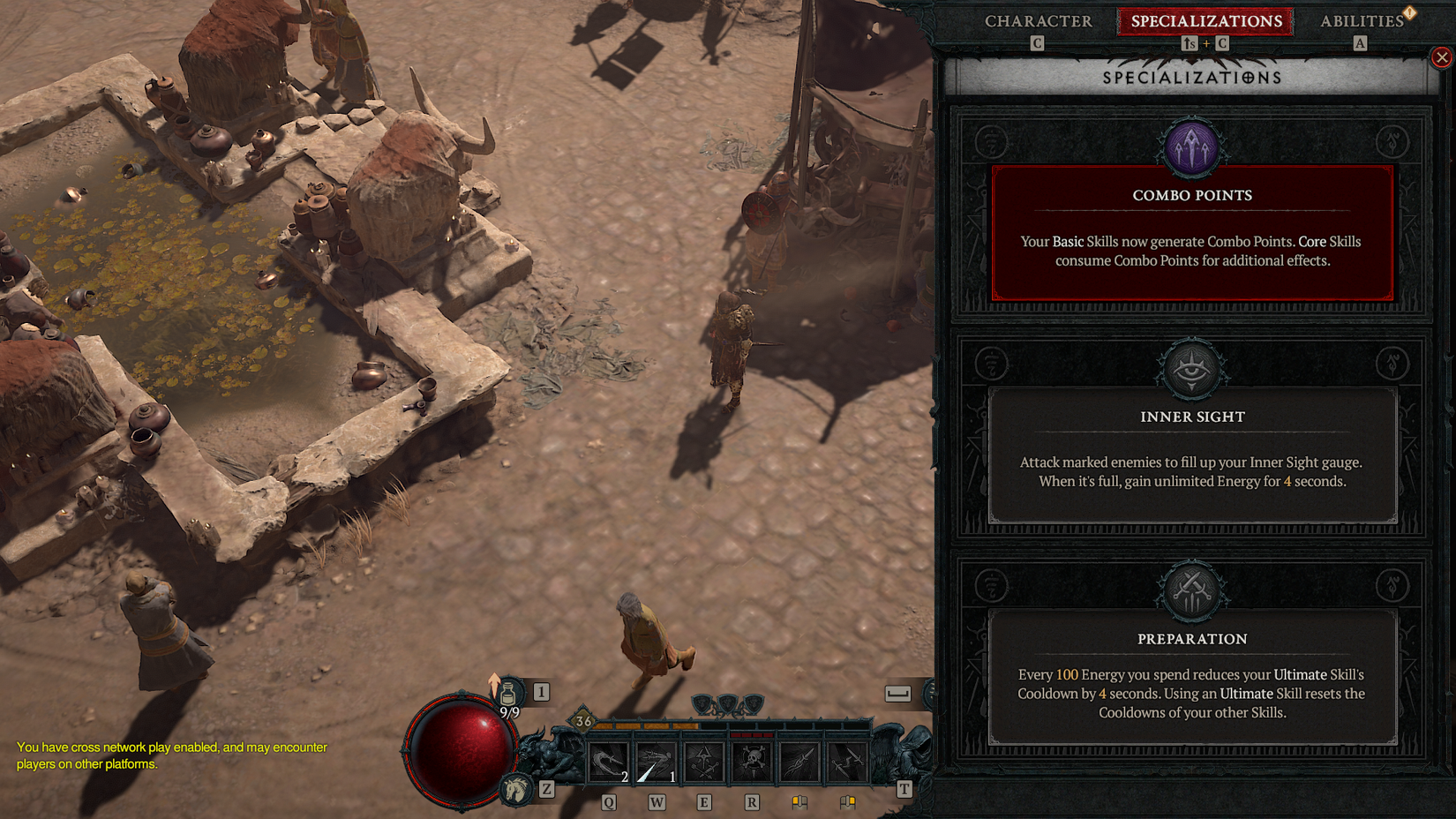
Task: Use the single dagger thrust skill
Action: pyautogui.click(x=799, y=763)
